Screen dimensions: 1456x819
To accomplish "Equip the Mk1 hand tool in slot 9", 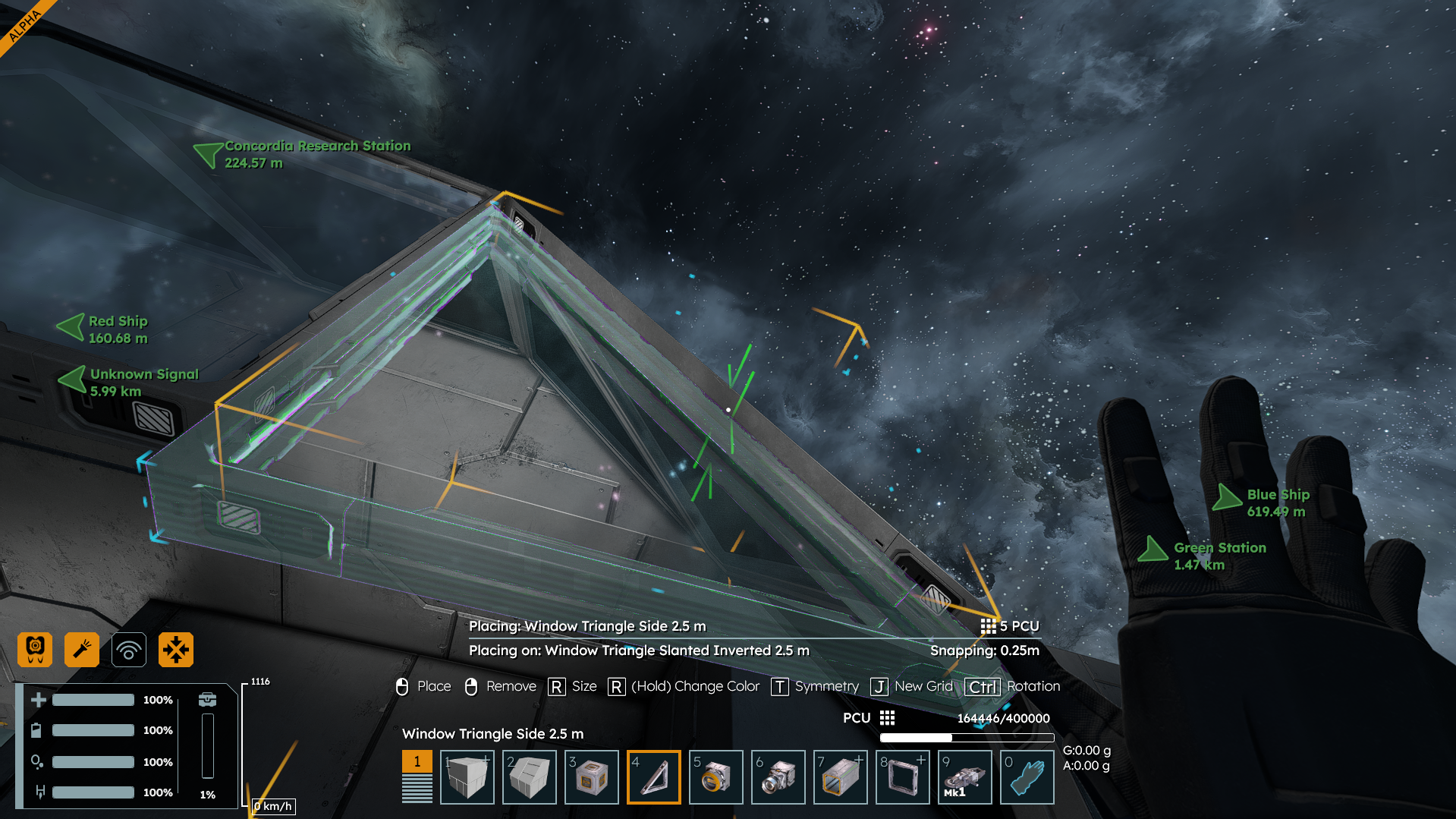I will (964, 777).
